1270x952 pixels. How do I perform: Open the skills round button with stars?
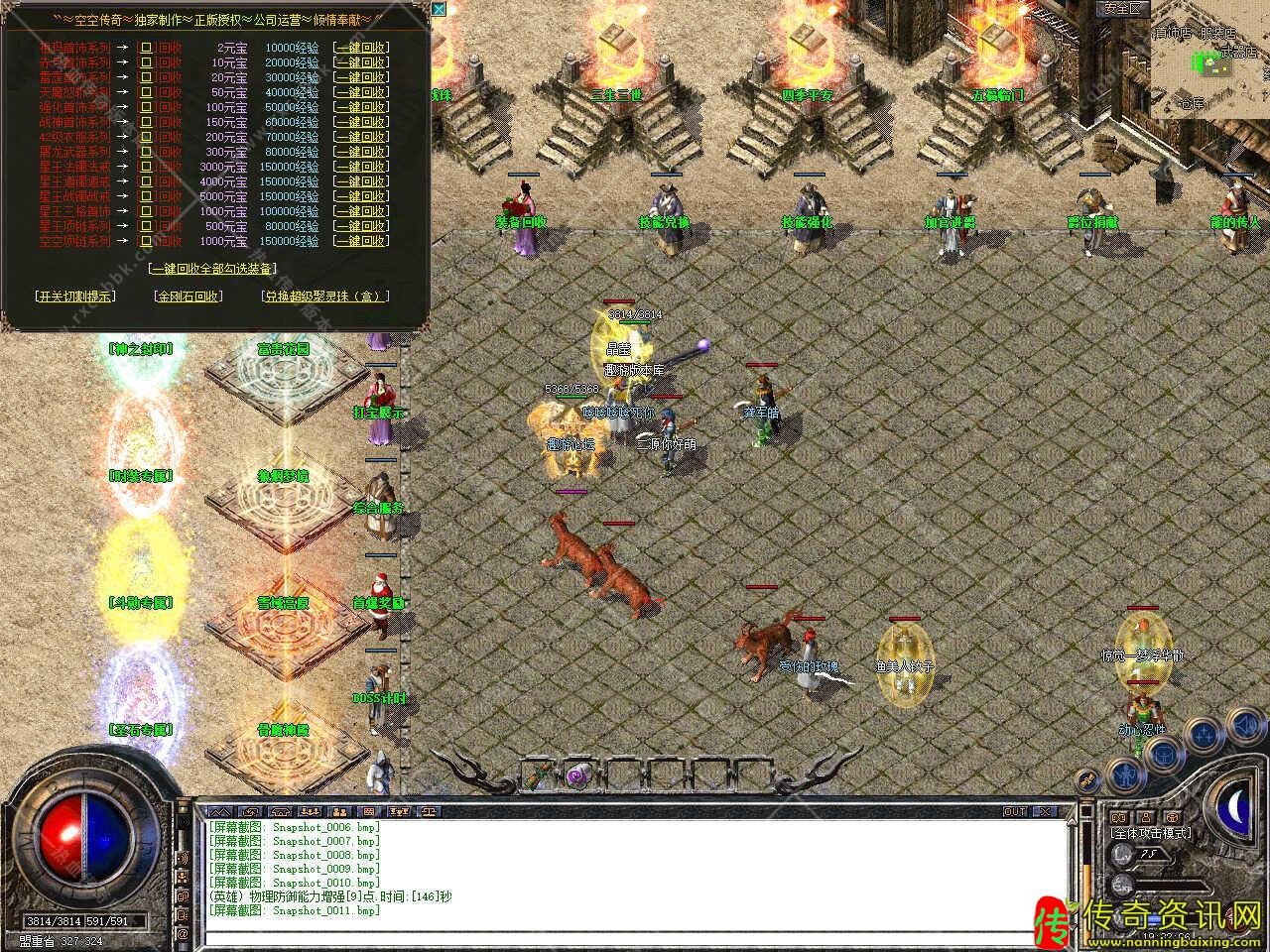(x=1205, y=736)
